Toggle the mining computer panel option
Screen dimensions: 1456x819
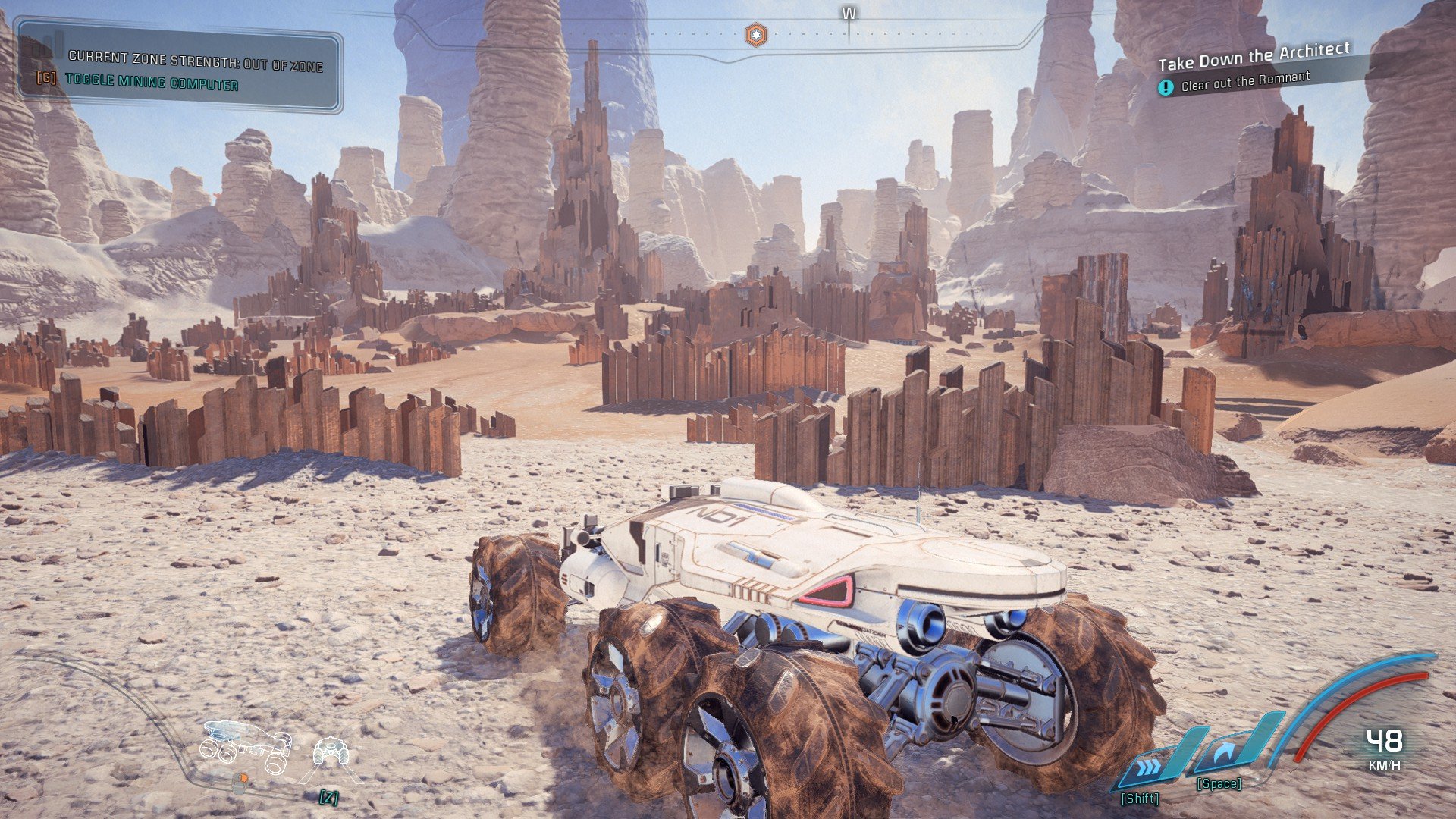tap(151, 81)
